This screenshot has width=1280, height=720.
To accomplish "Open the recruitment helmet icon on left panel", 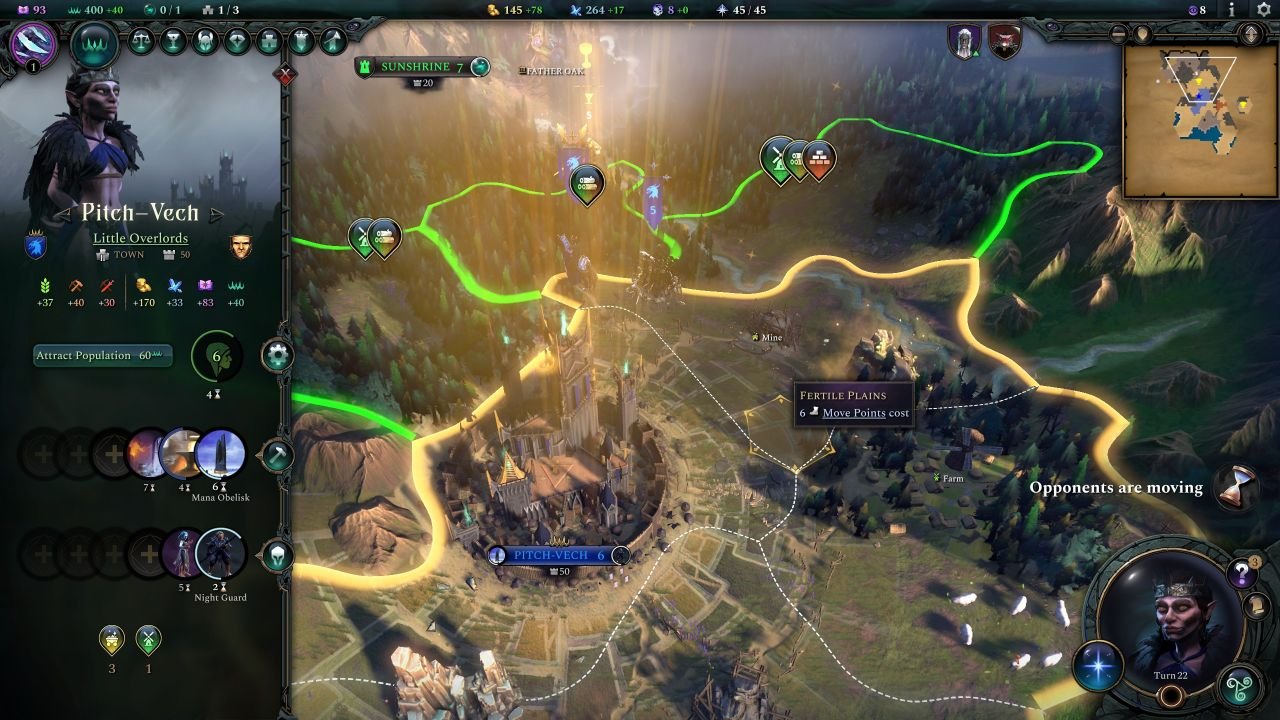I will [x=277, y=555].
